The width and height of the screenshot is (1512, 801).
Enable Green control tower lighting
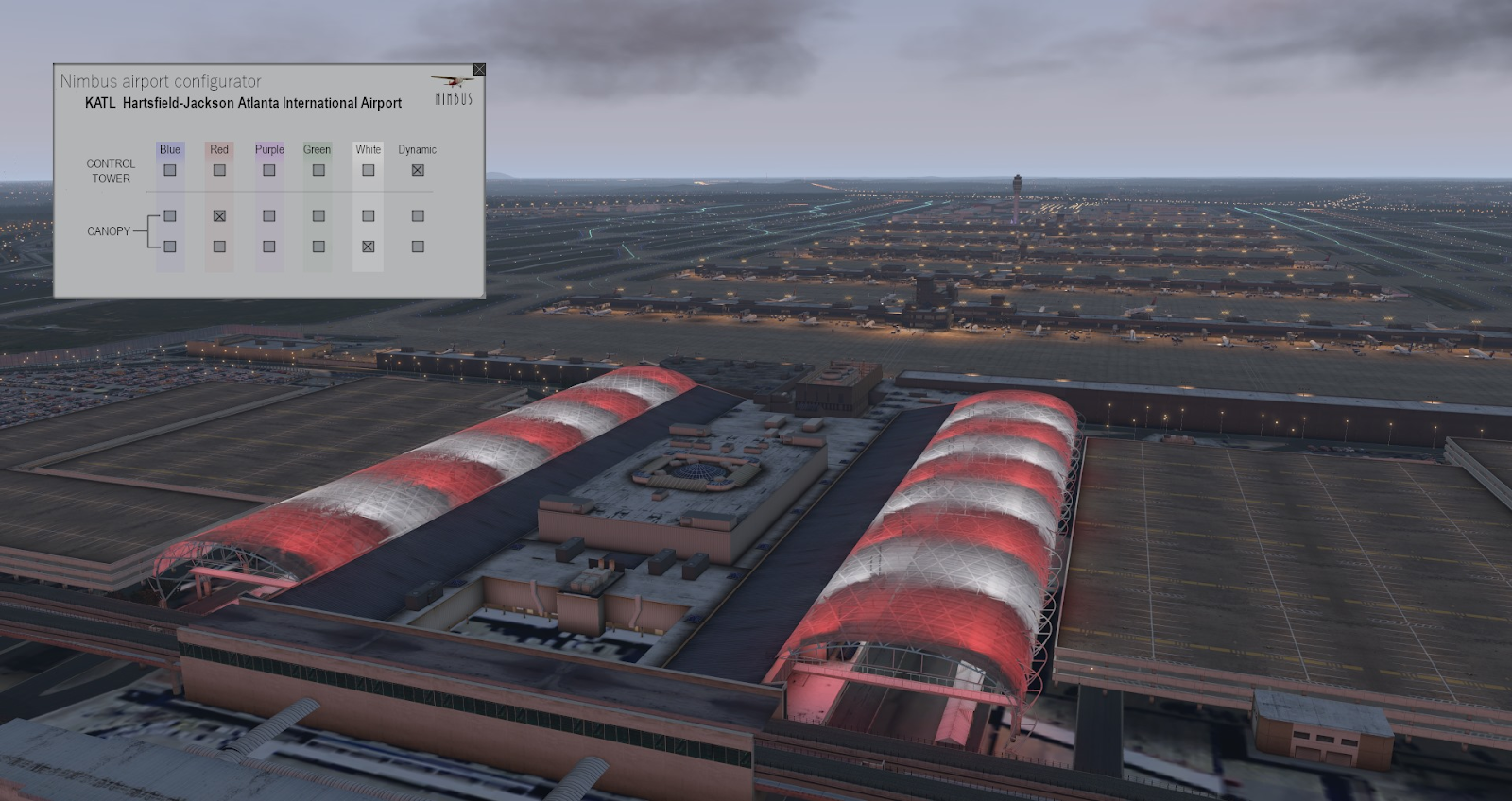point(318,170)
